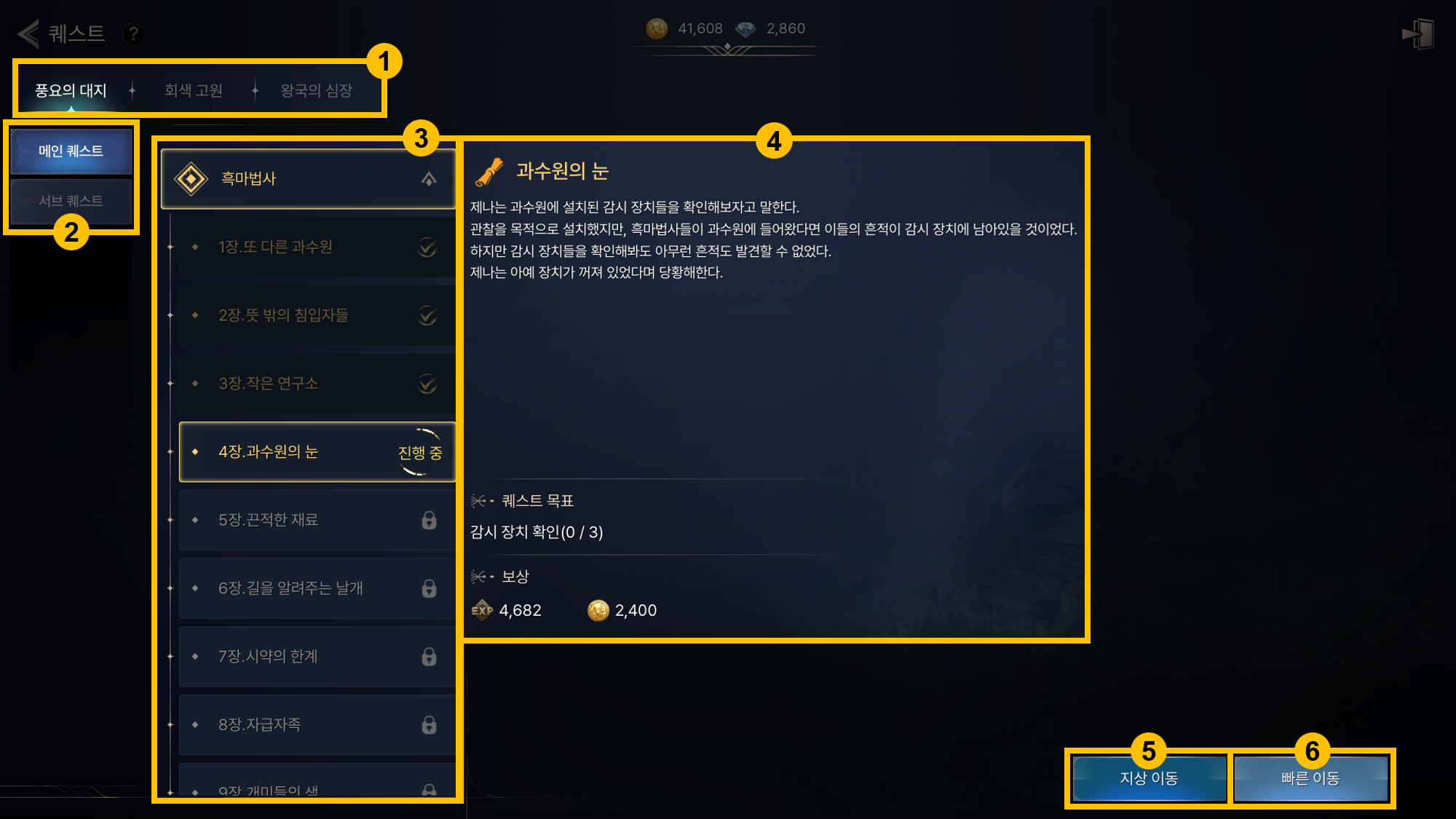The width and height of the screenshot is (1456, 819).
Task: Open the question mark help icon
Action: click(133, 33)
